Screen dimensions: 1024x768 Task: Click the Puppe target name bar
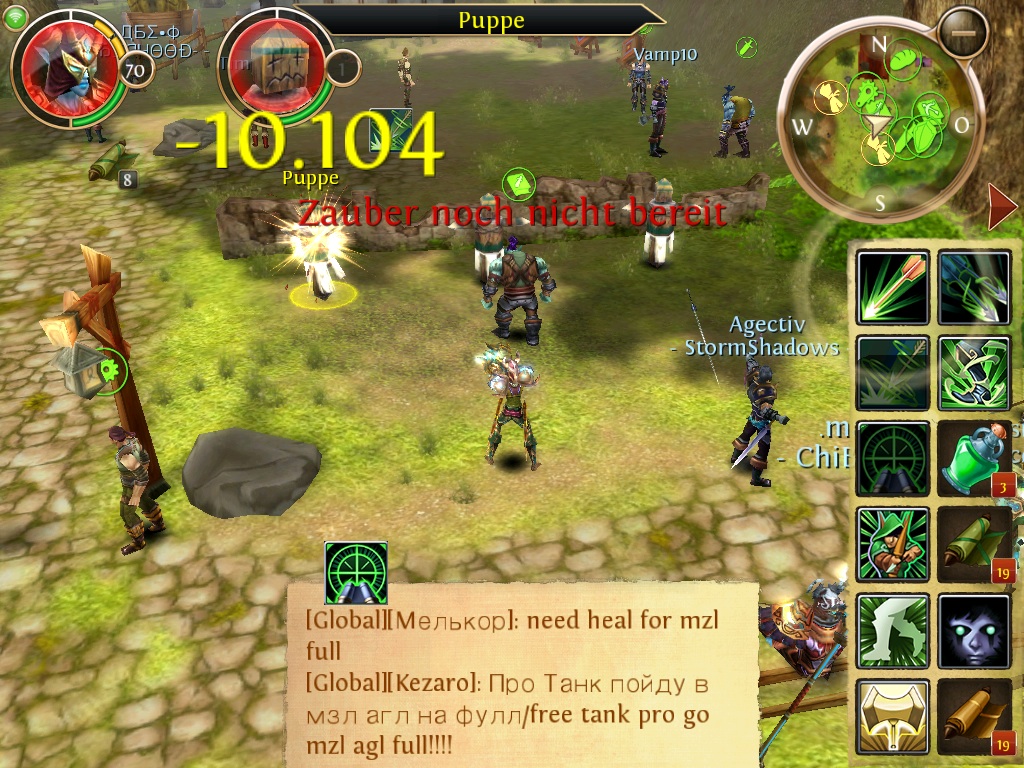point(490,20)
